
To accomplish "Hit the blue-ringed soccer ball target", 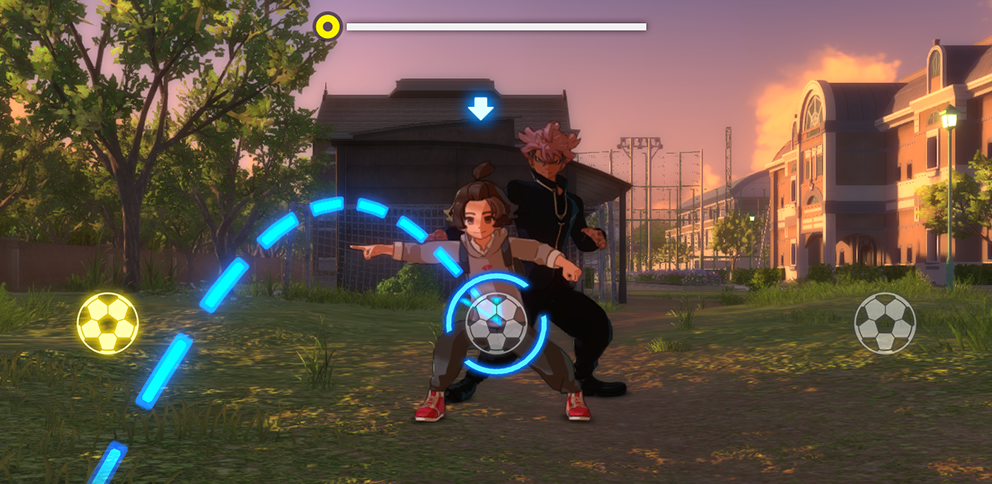I will tap(497, 323).
